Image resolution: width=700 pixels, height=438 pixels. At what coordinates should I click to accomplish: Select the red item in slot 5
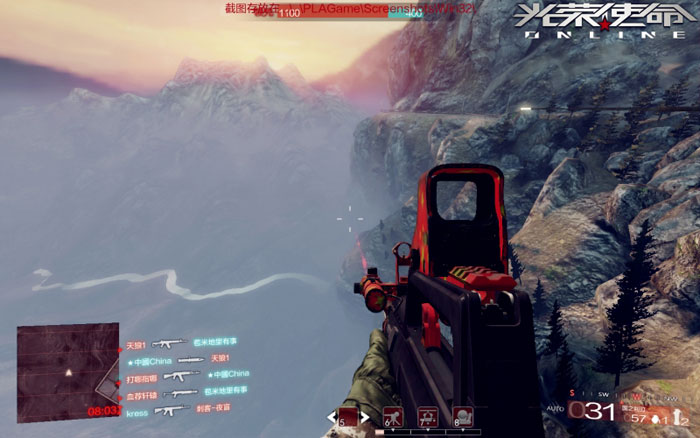pyautogui.click(x=348, y=417)
